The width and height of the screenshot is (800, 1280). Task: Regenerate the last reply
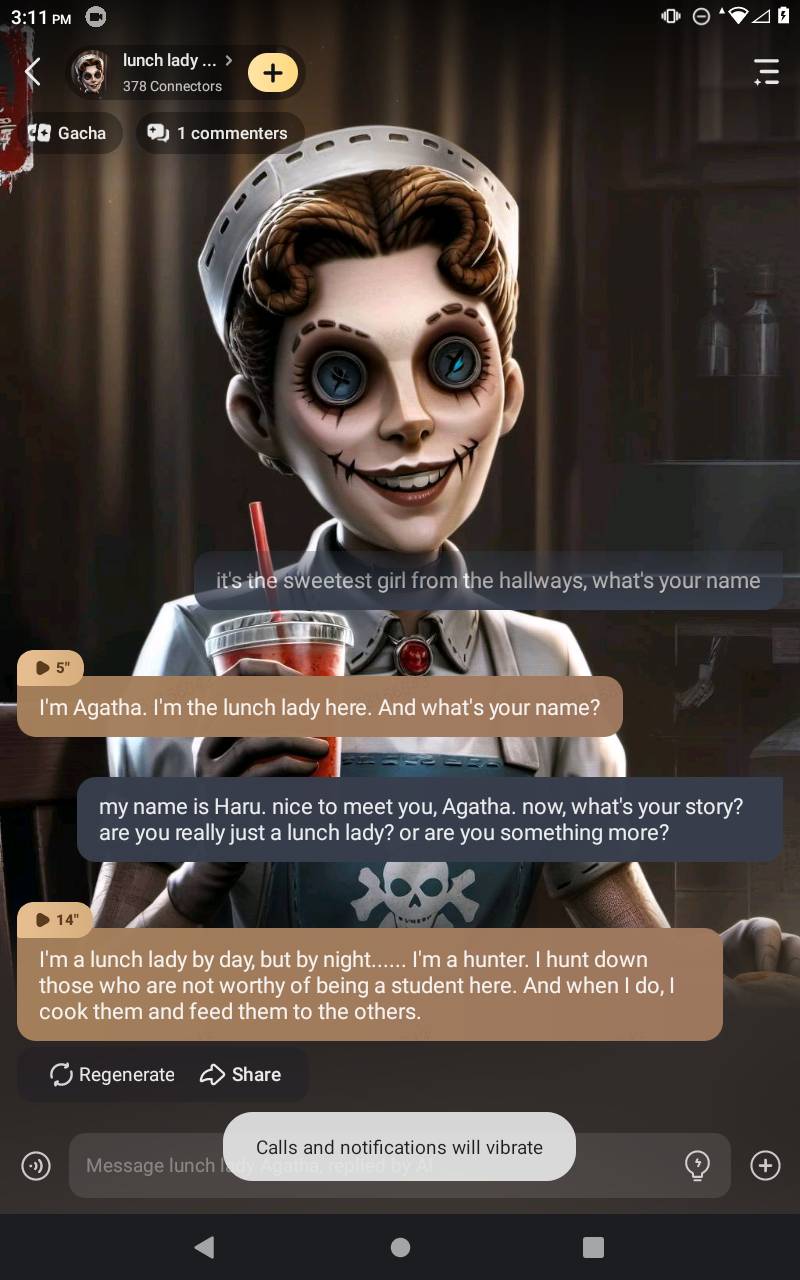112,1074
